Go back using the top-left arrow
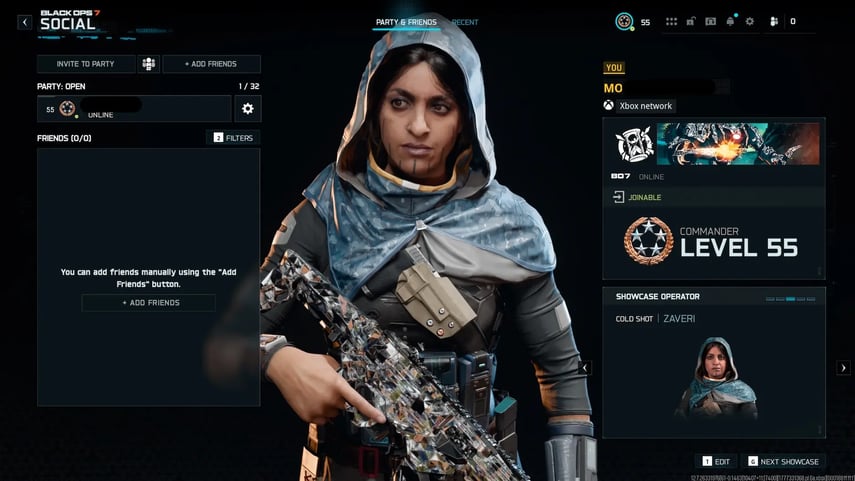 [25, 22]
